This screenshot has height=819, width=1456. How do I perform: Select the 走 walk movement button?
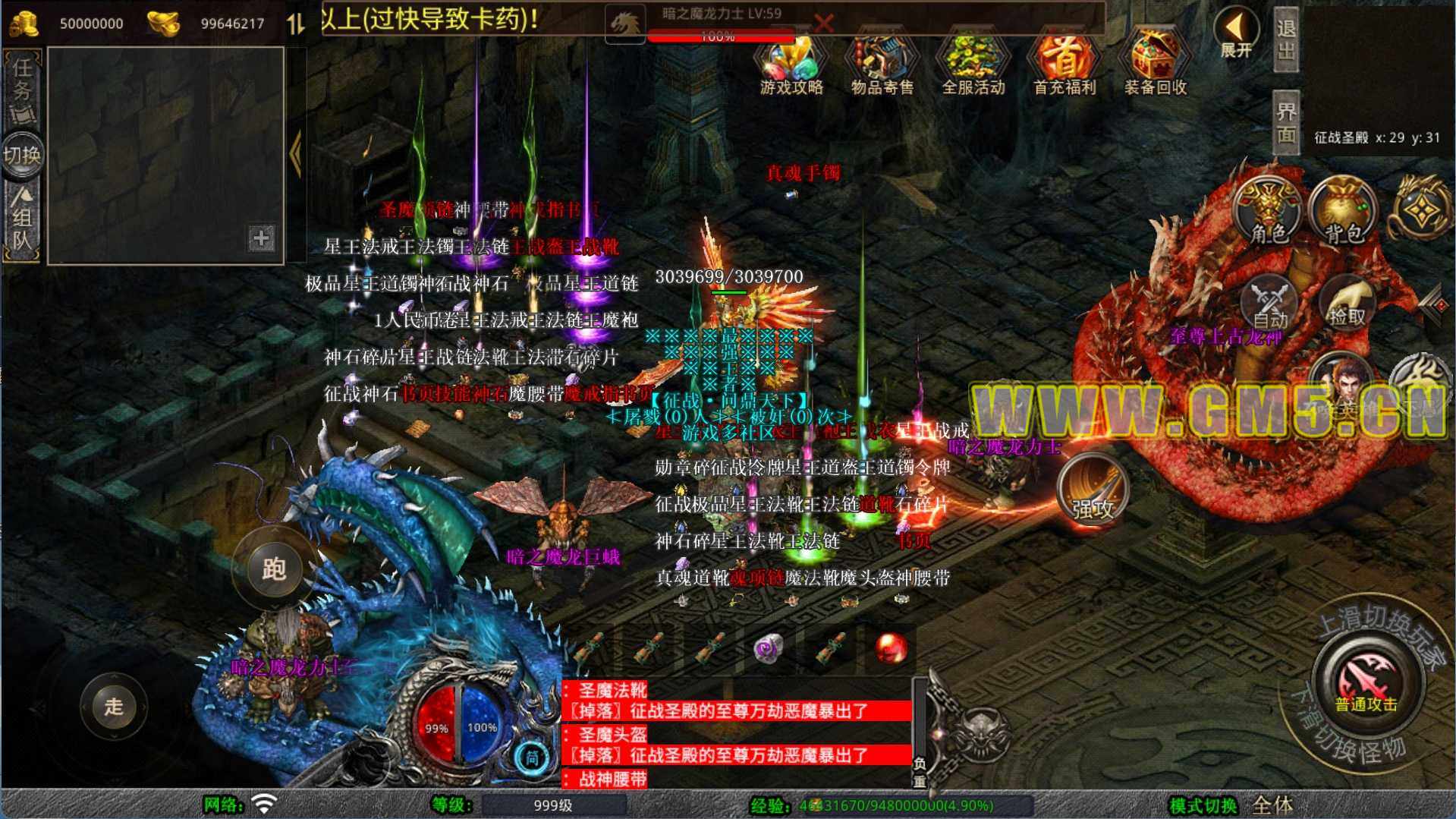[x=114, y=707]
